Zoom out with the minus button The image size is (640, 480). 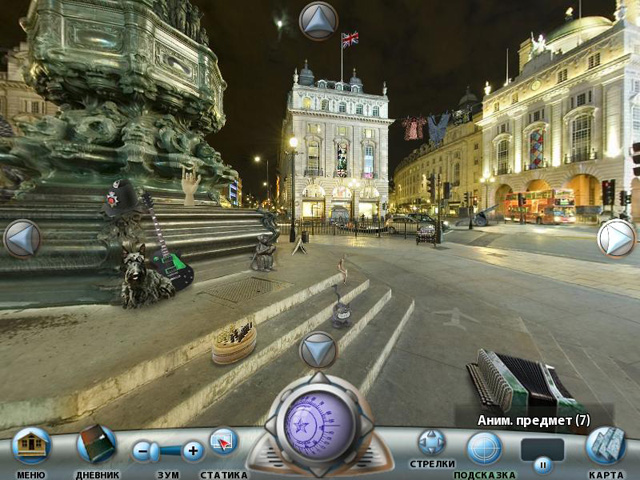[144, 451]
